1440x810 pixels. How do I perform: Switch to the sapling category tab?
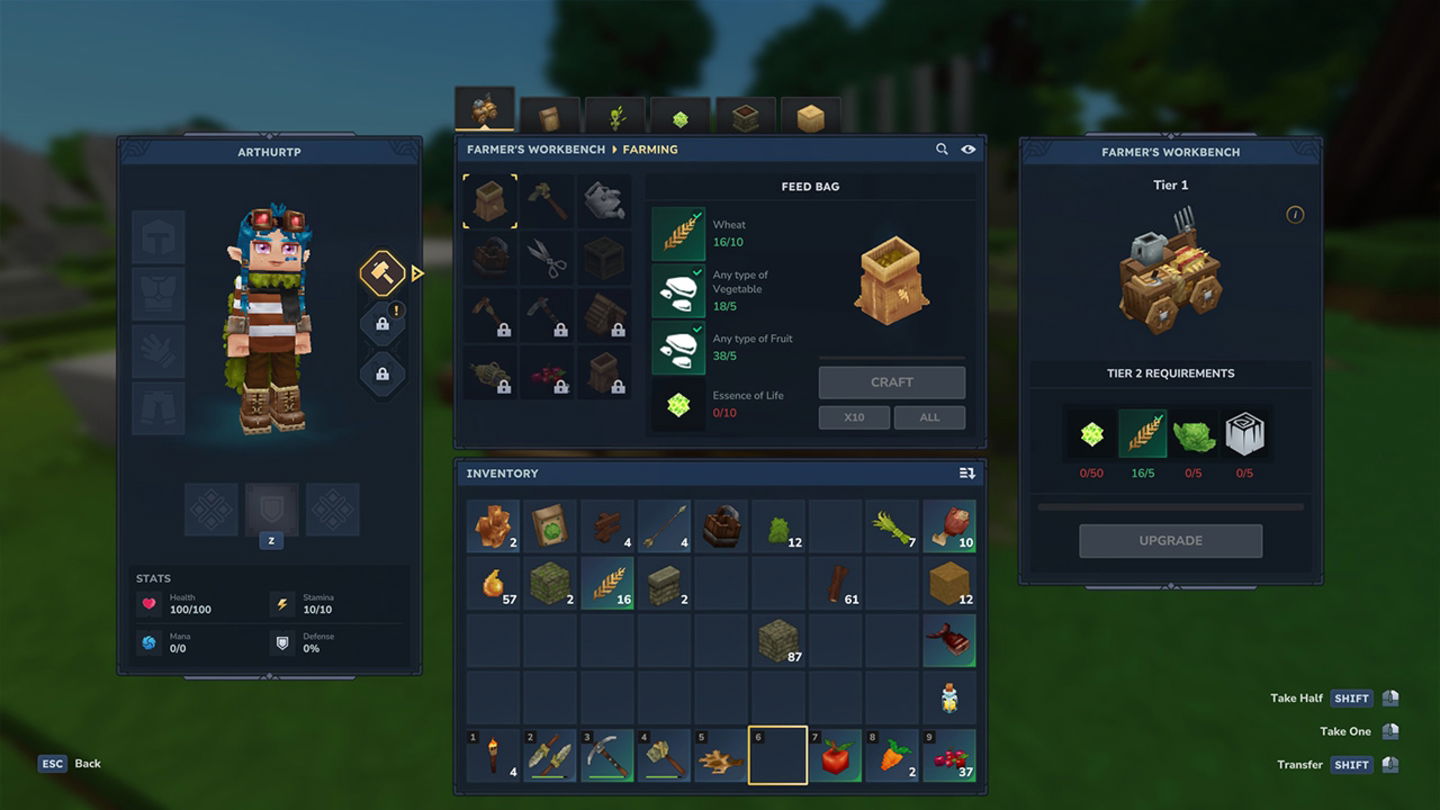click(x=615, y=118)
